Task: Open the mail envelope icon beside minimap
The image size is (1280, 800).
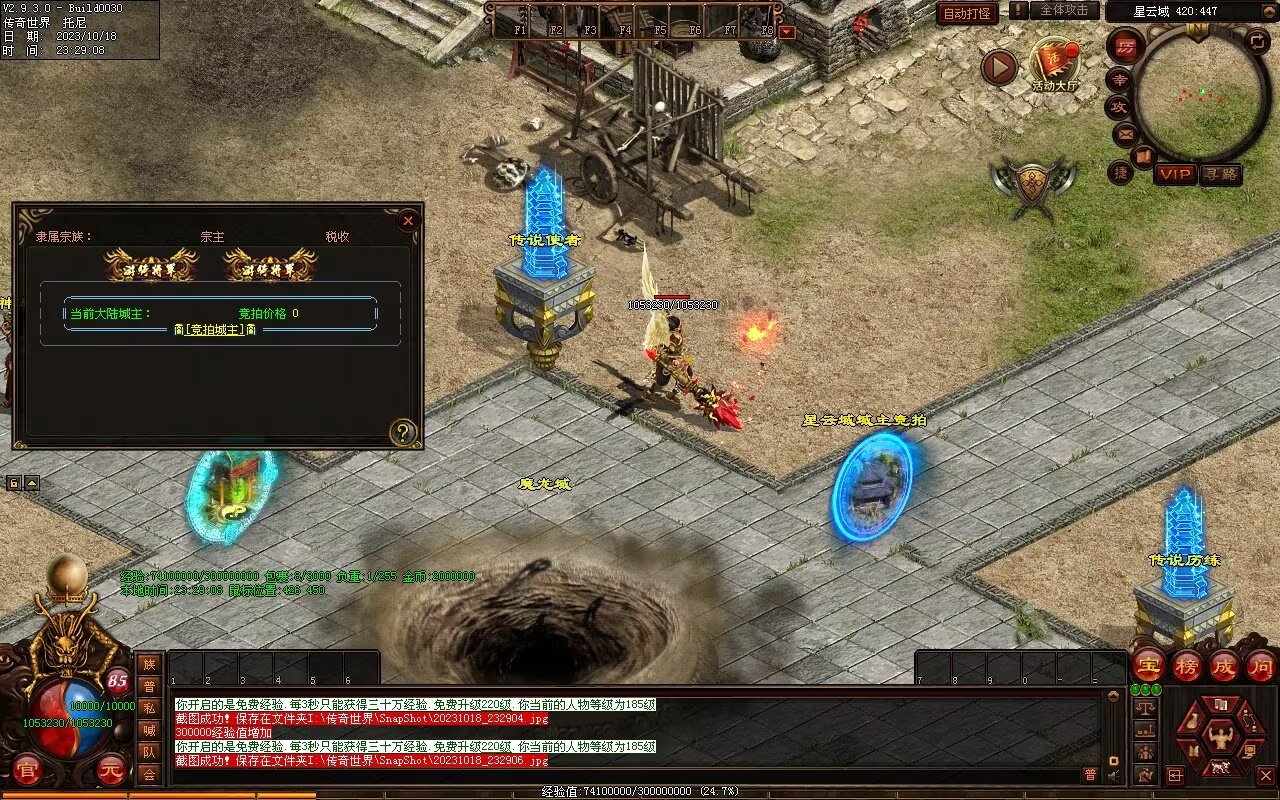Action: [1124, 133]
